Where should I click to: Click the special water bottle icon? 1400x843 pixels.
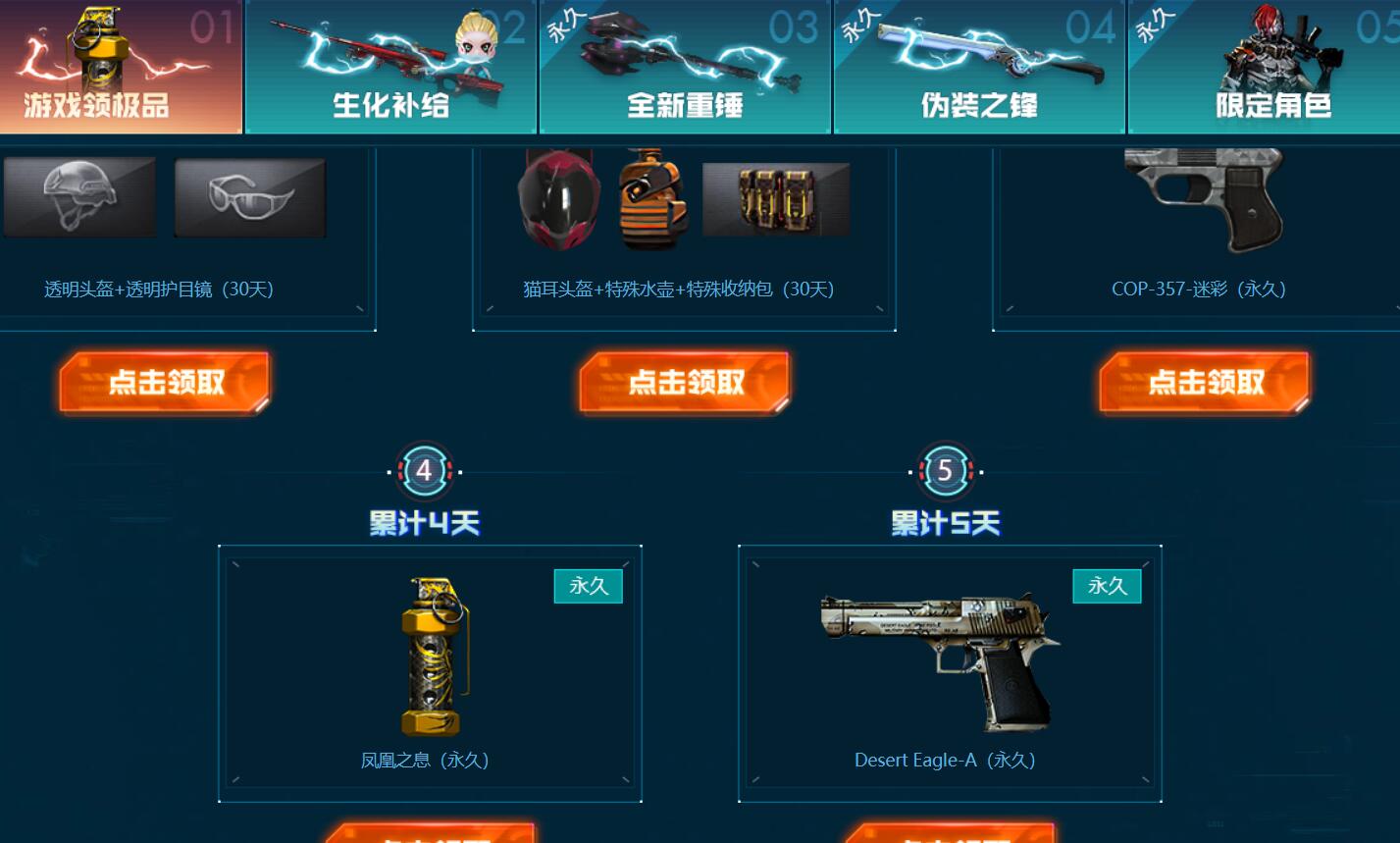click(654, 196)
